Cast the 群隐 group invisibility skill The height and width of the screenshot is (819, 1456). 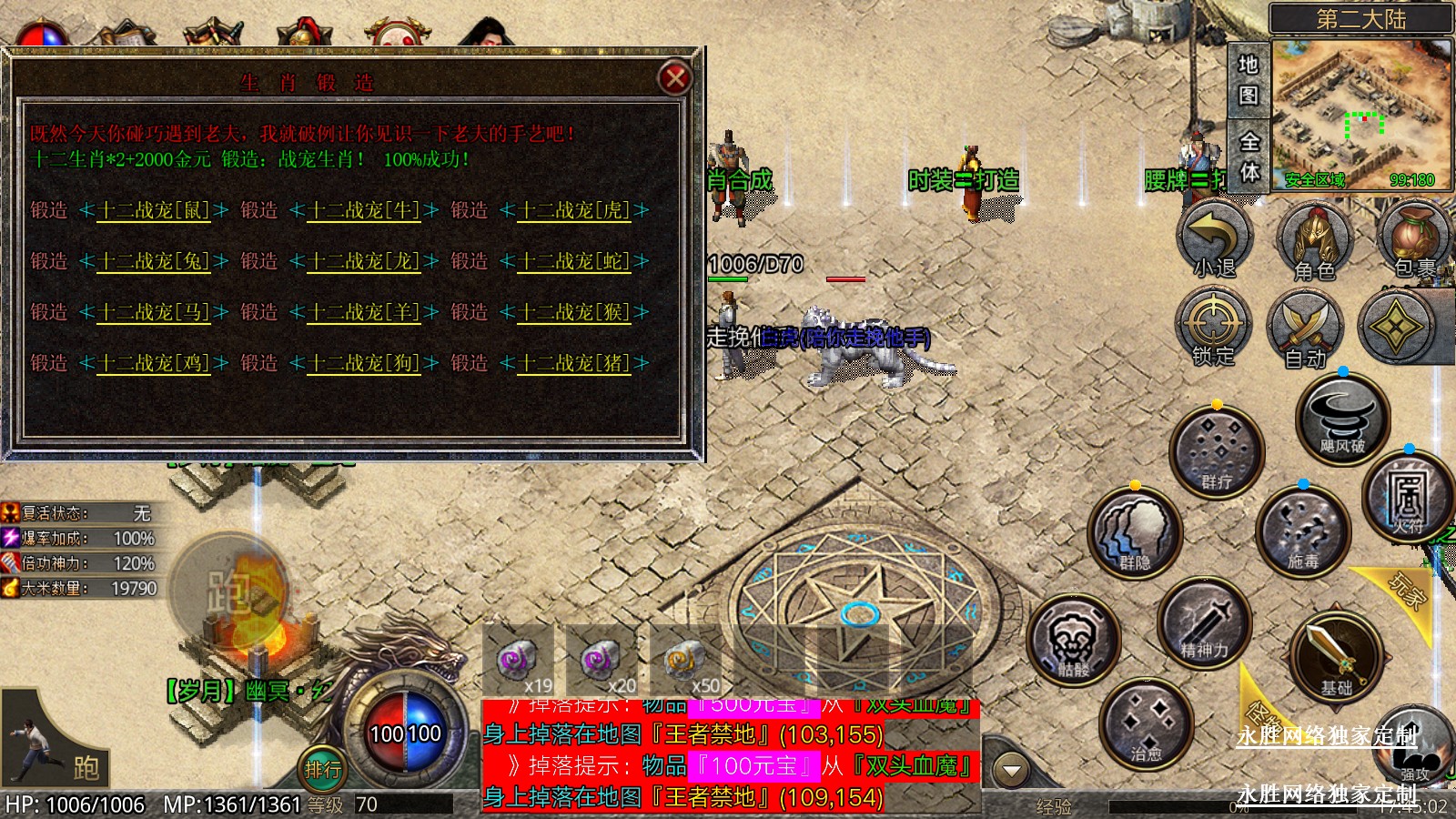1135,534
